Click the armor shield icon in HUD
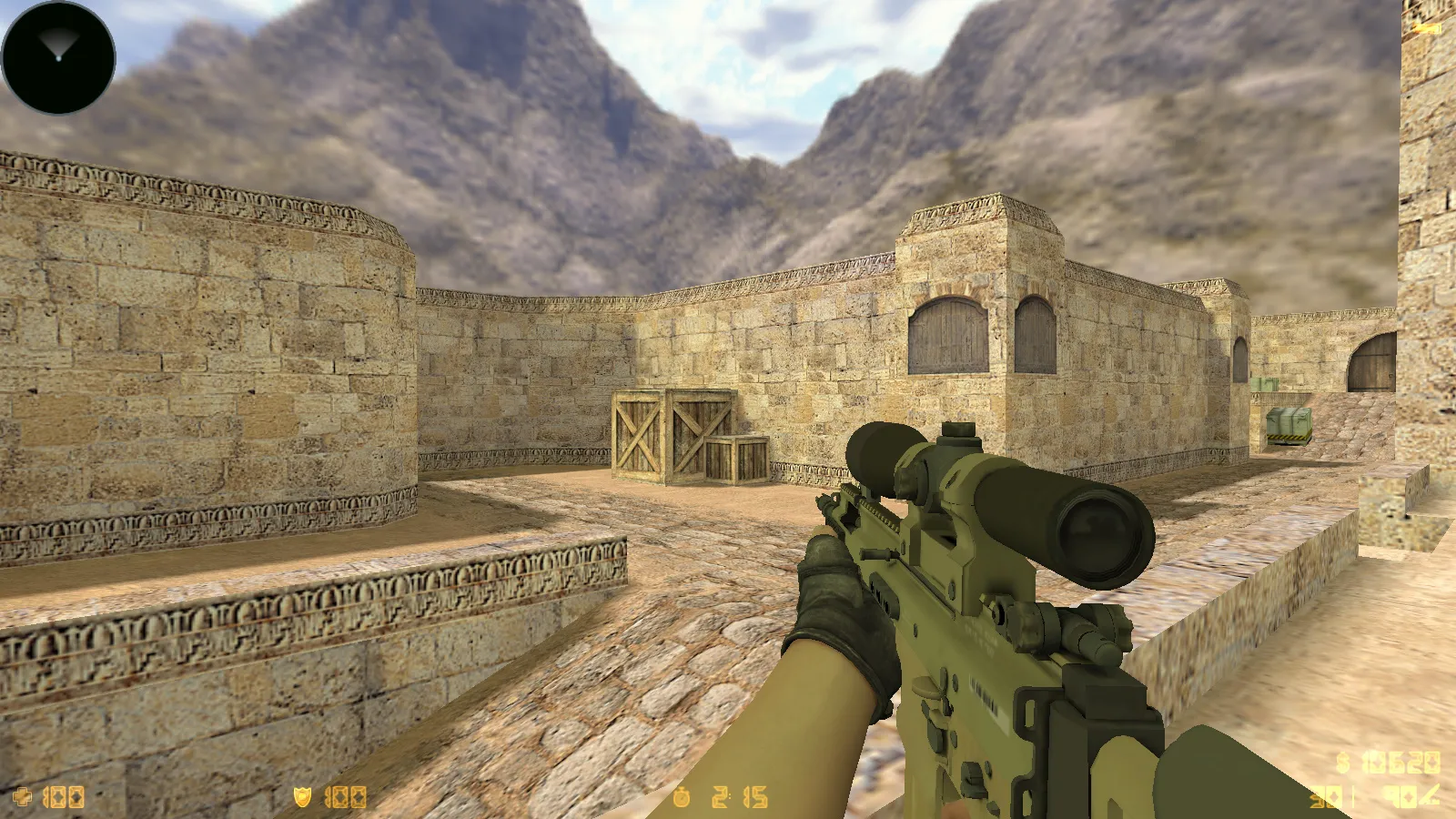This screenshot has width=1456, height=819. click(302, 797)
